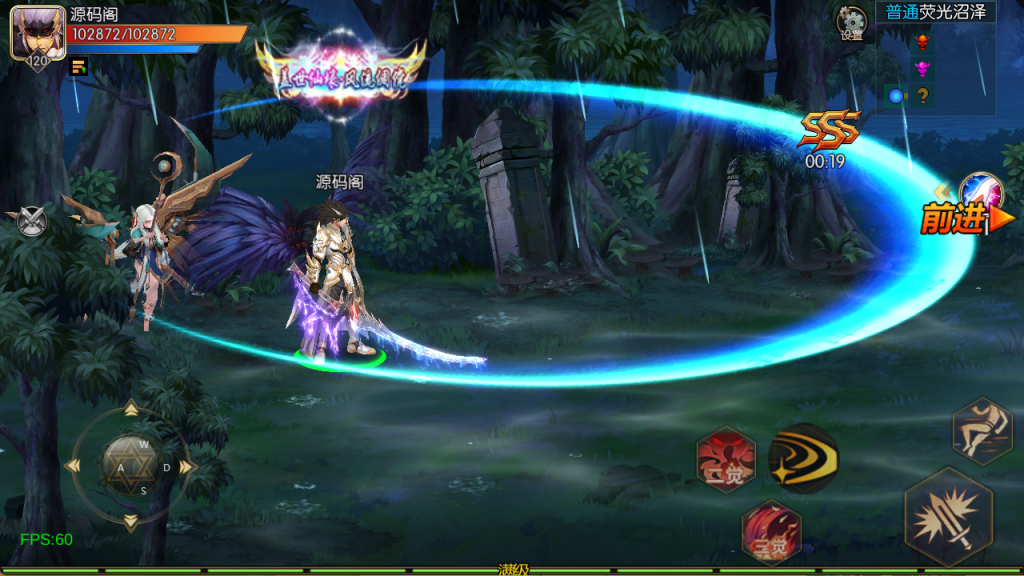1024x576 pixels.
Task: Select the pink demon mask room on minimap
Action: pyautogui.click(x=922, y=68)
